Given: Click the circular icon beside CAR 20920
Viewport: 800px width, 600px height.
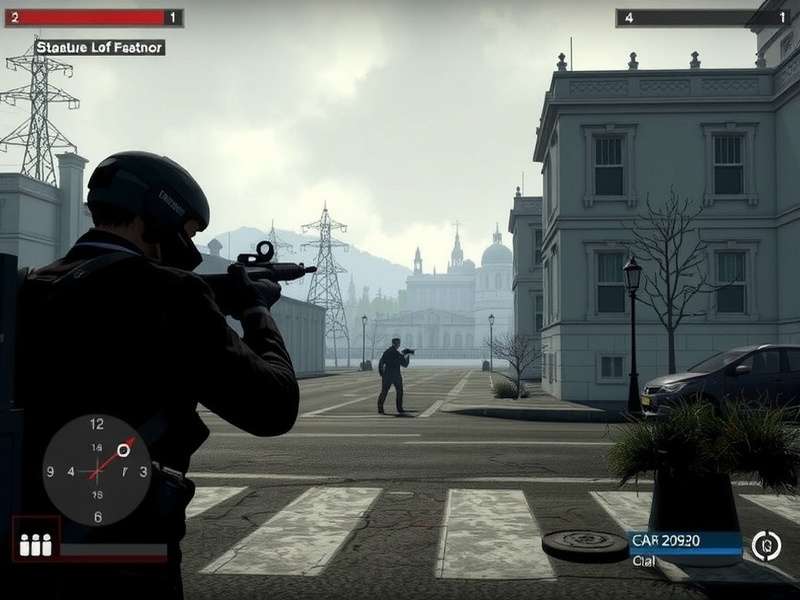Looking at the screenshot, I should [767, 545].
